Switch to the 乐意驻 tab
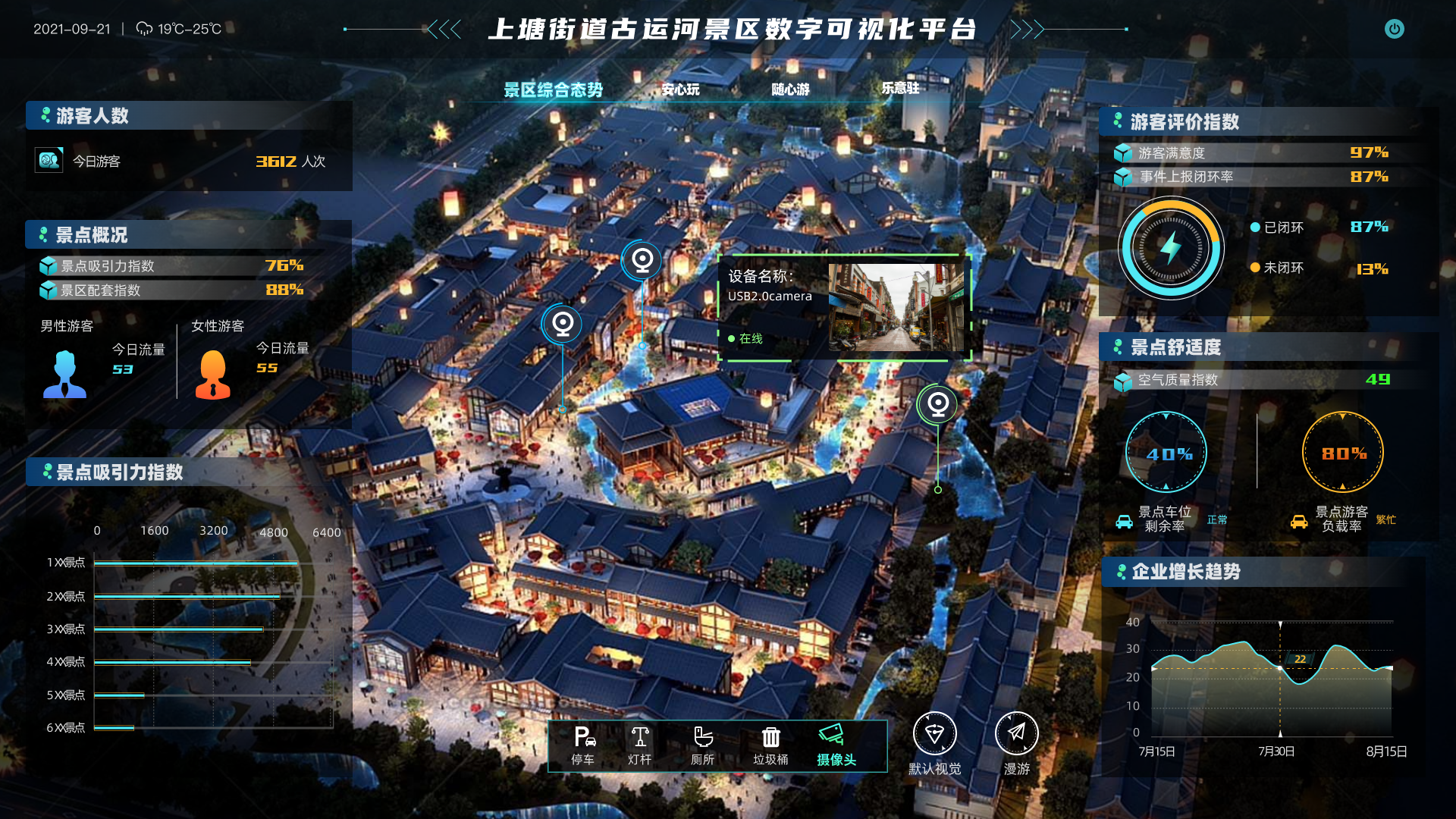Viewport: 1456px width, 819px height. pyautogui.click(x=900, y=88)
